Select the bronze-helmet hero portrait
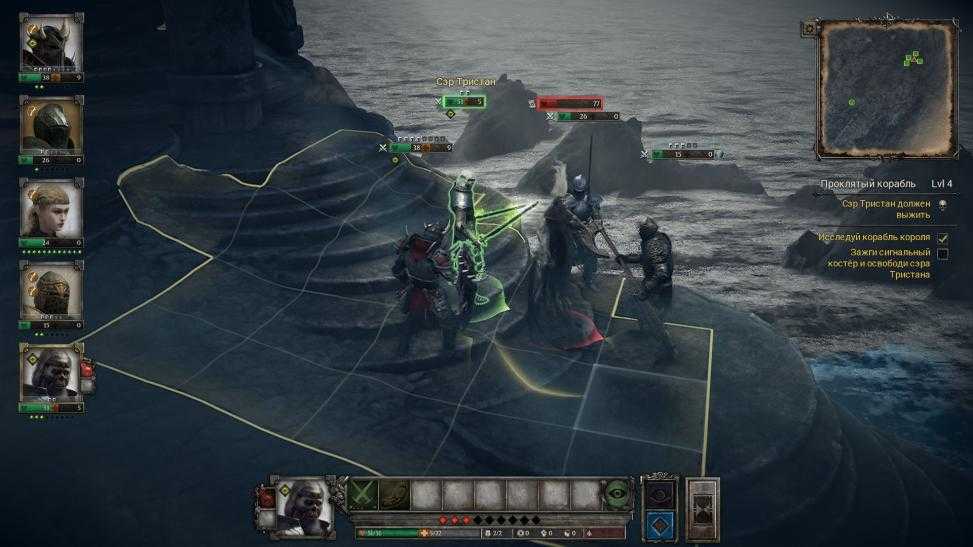Screen dimensions: 973x547 click(x=51, y=291)
